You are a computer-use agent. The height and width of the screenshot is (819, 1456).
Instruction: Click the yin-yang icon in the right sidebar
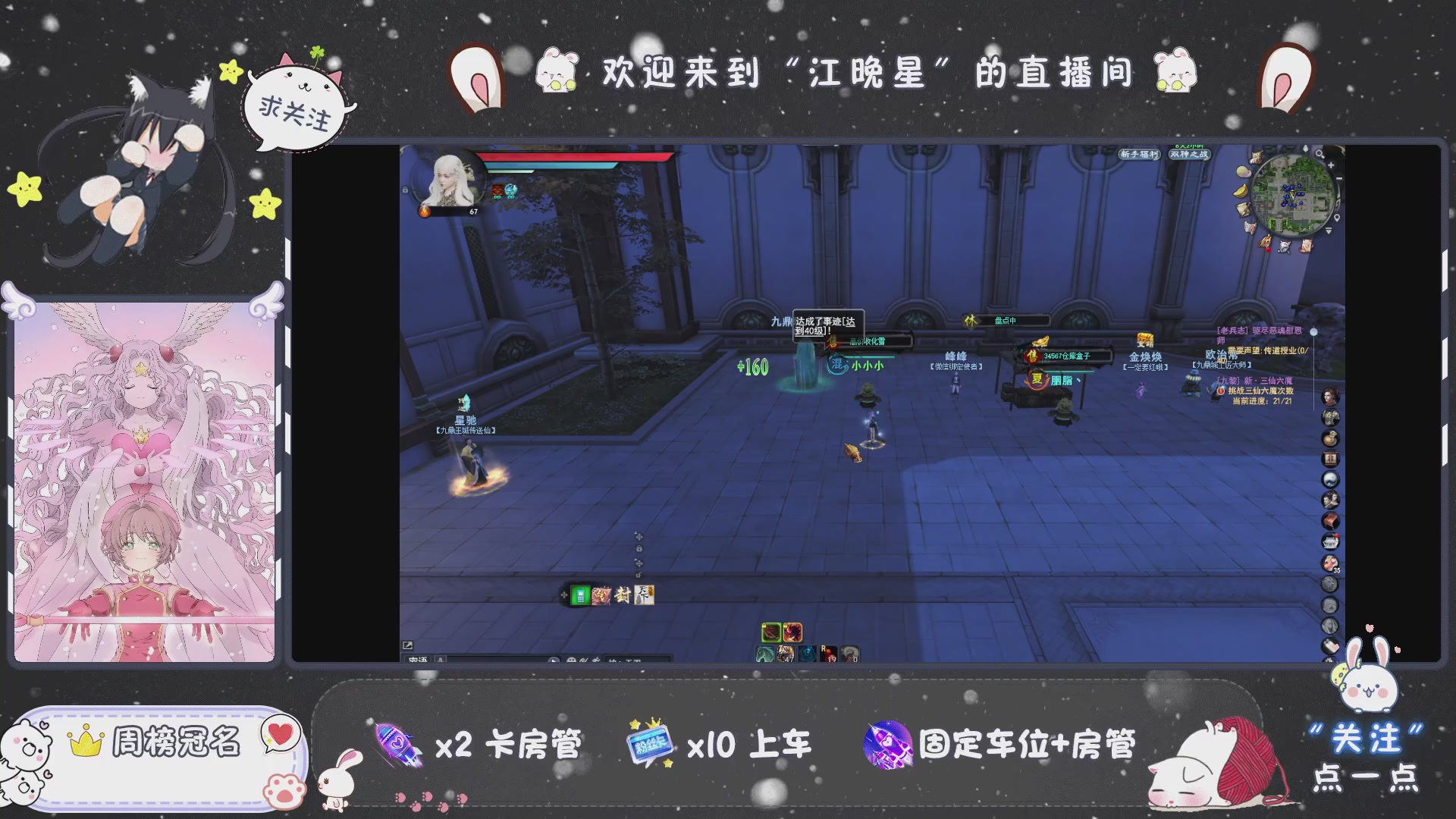point(1329,478)
